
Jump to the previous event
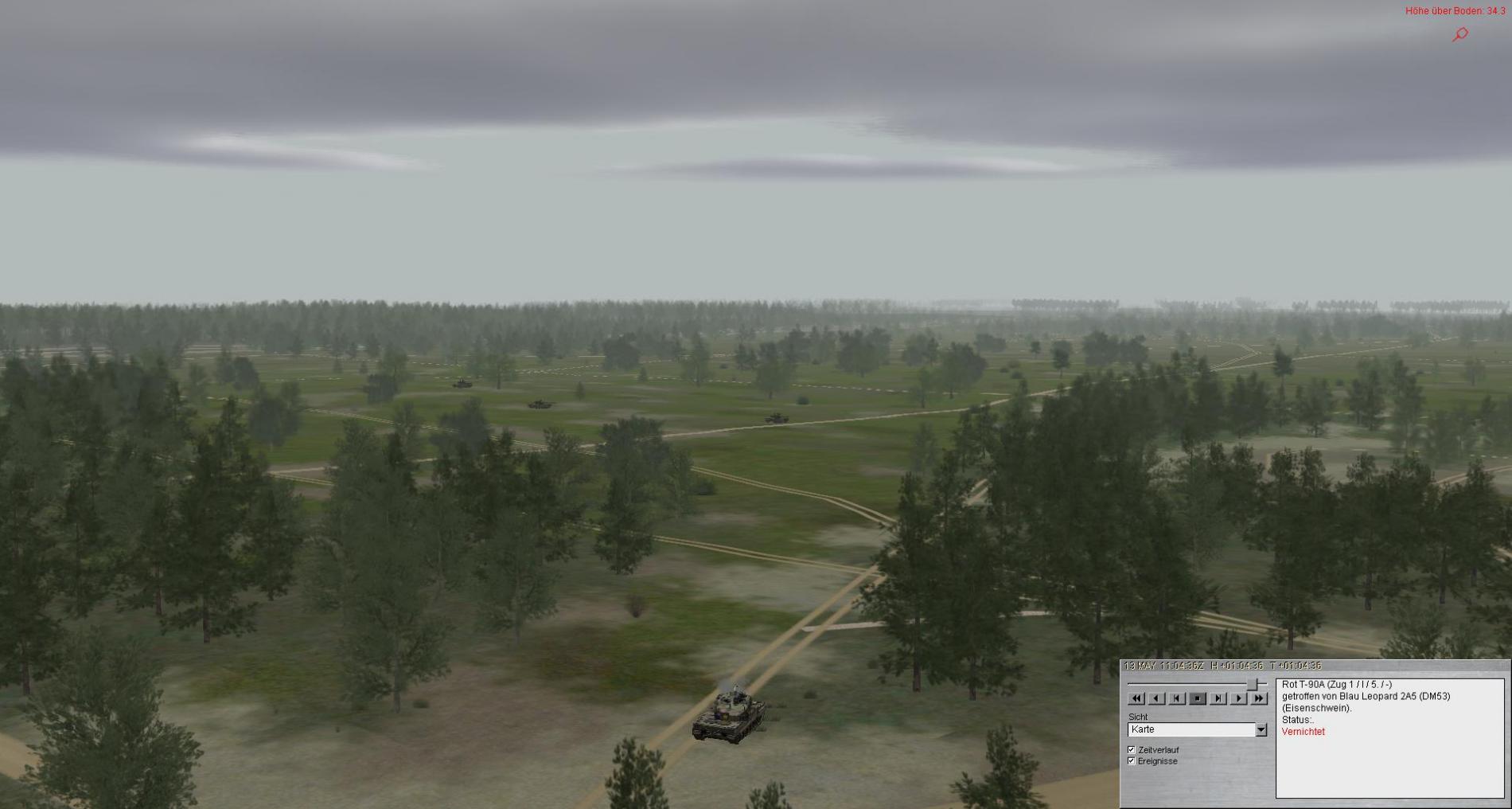tap(1177, 698)
